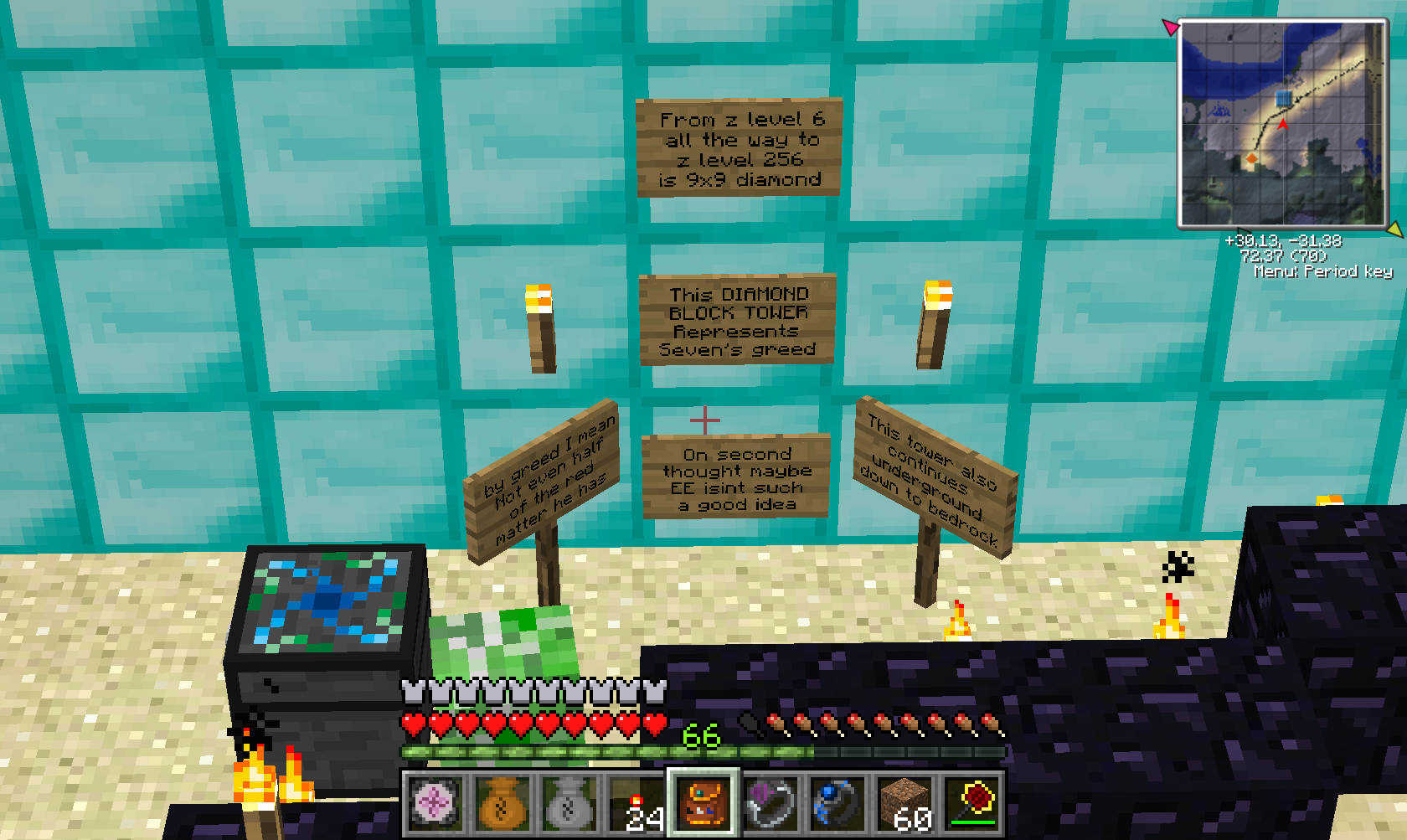Click the orange diamond waypoint on minimap

tap(1251, 158)
